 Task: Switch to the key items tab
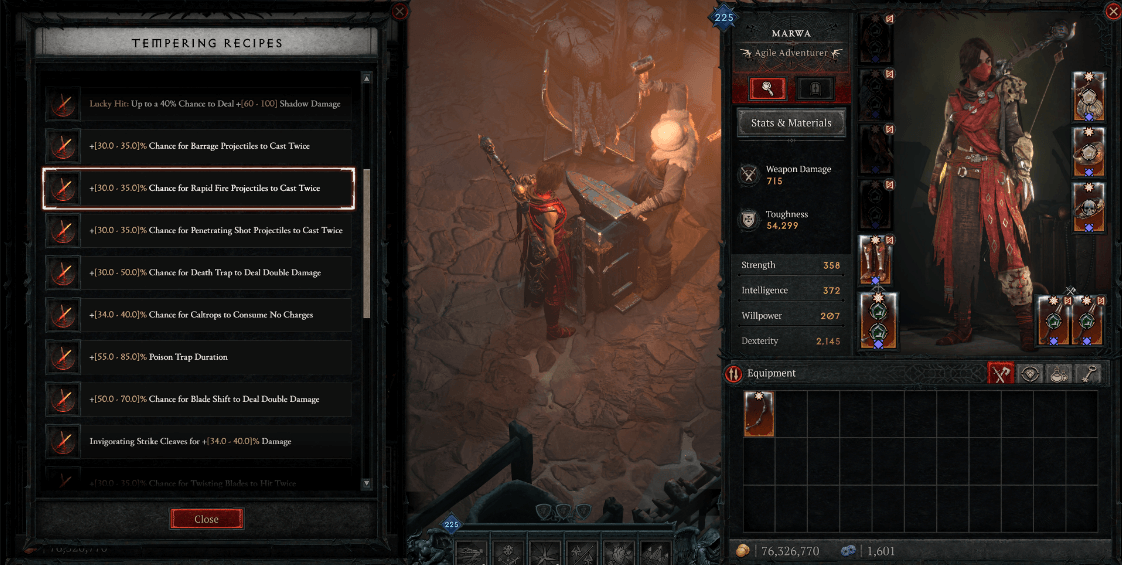(x=1089, y=374)
